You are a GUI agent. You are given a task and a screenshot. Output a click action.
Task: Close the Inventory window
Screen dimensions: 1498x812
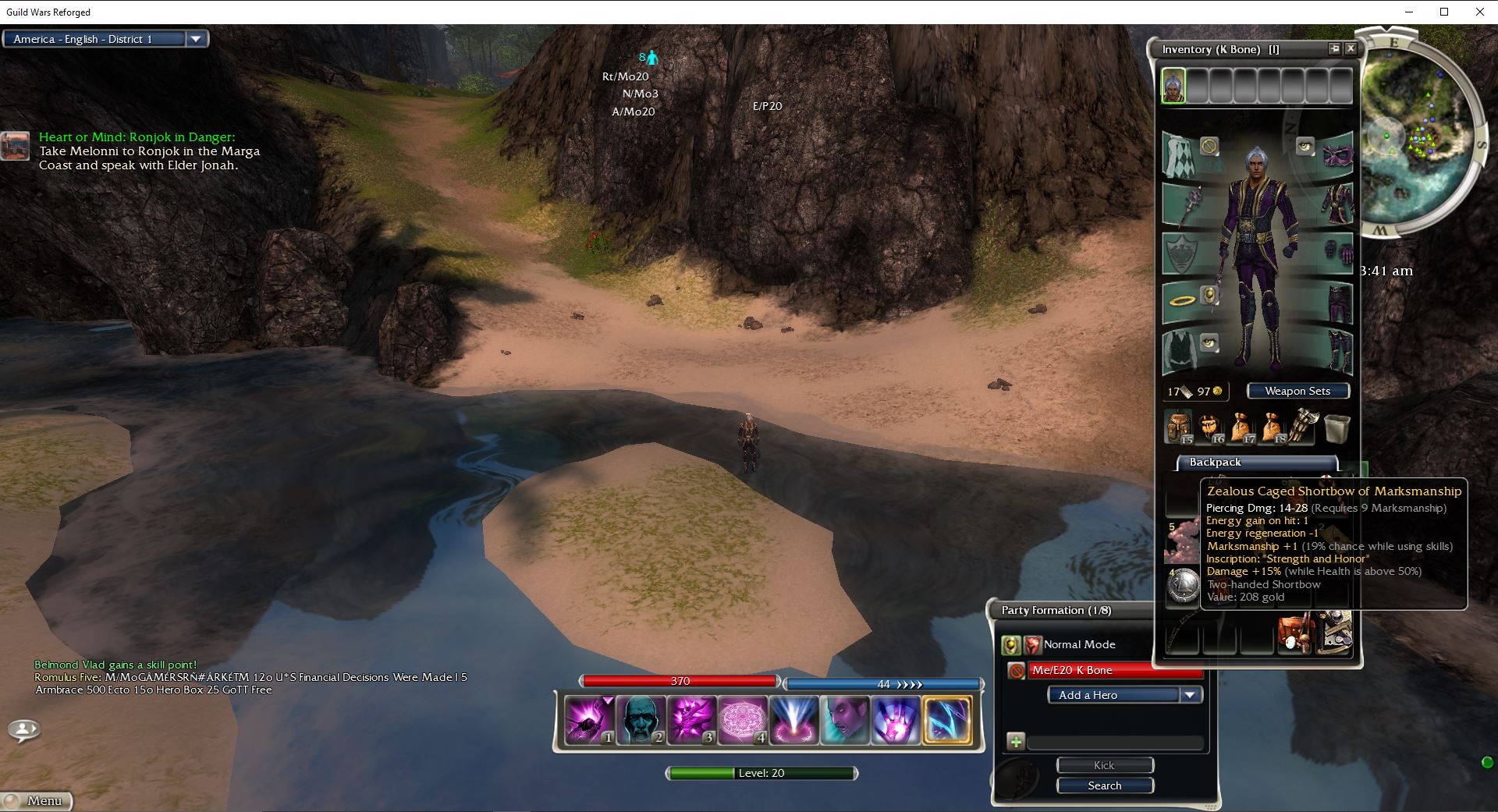click(x=1351, y=49)
